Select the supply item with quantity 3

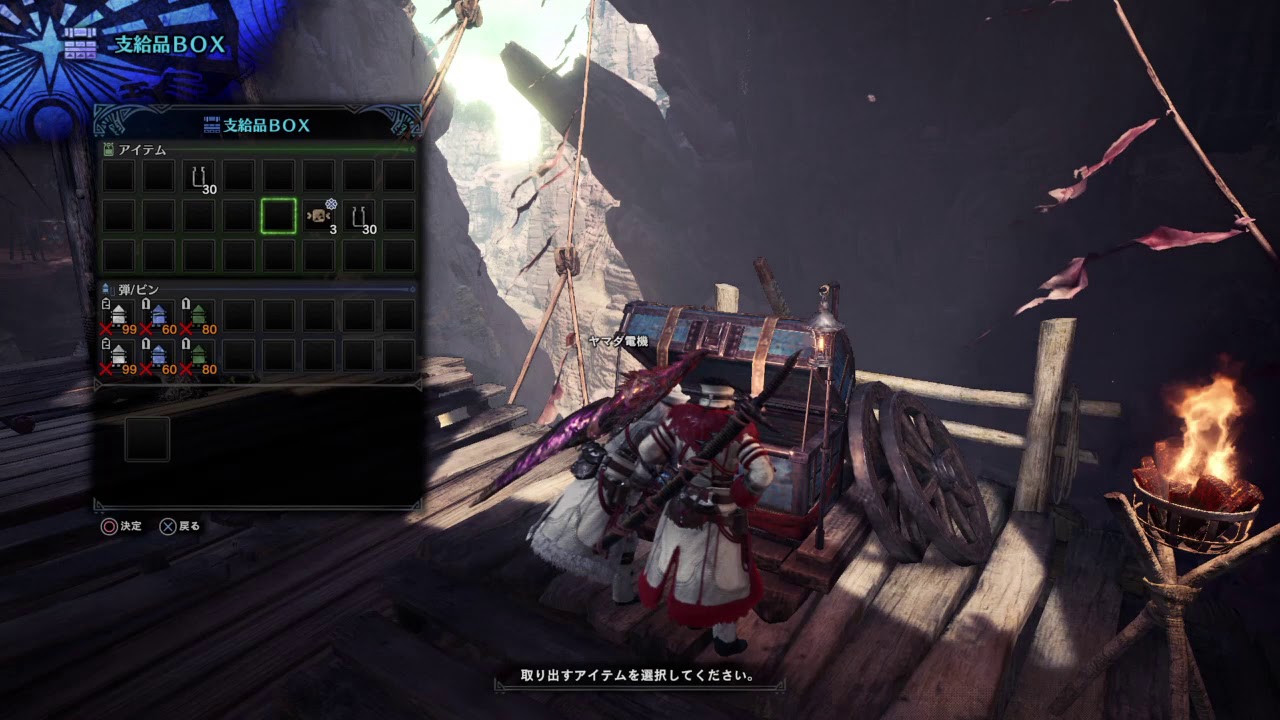tap(320, 216)
